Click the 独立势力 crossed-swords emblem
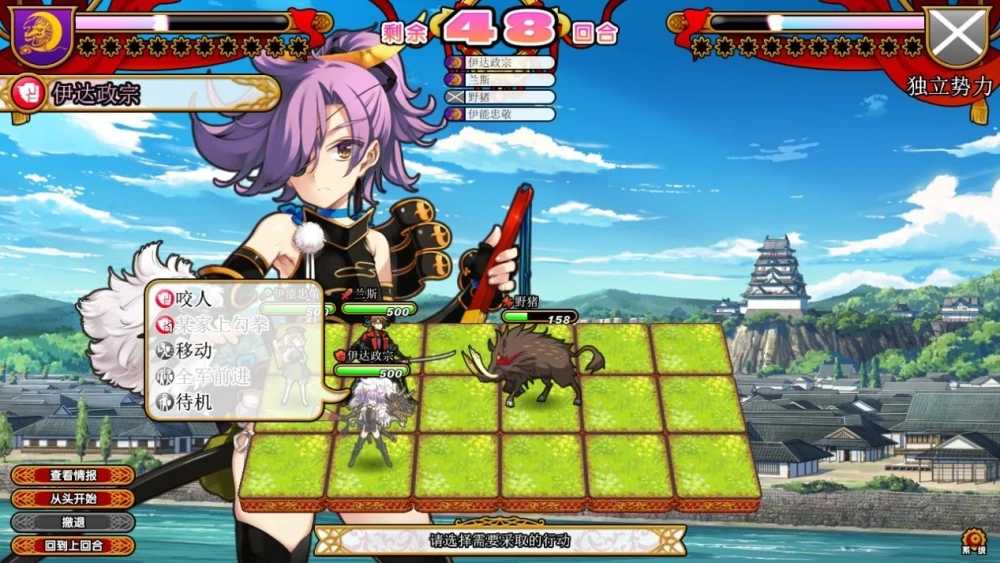This screenshot has width=1000, height=563. pyautogui.click(x=957, y=37)
